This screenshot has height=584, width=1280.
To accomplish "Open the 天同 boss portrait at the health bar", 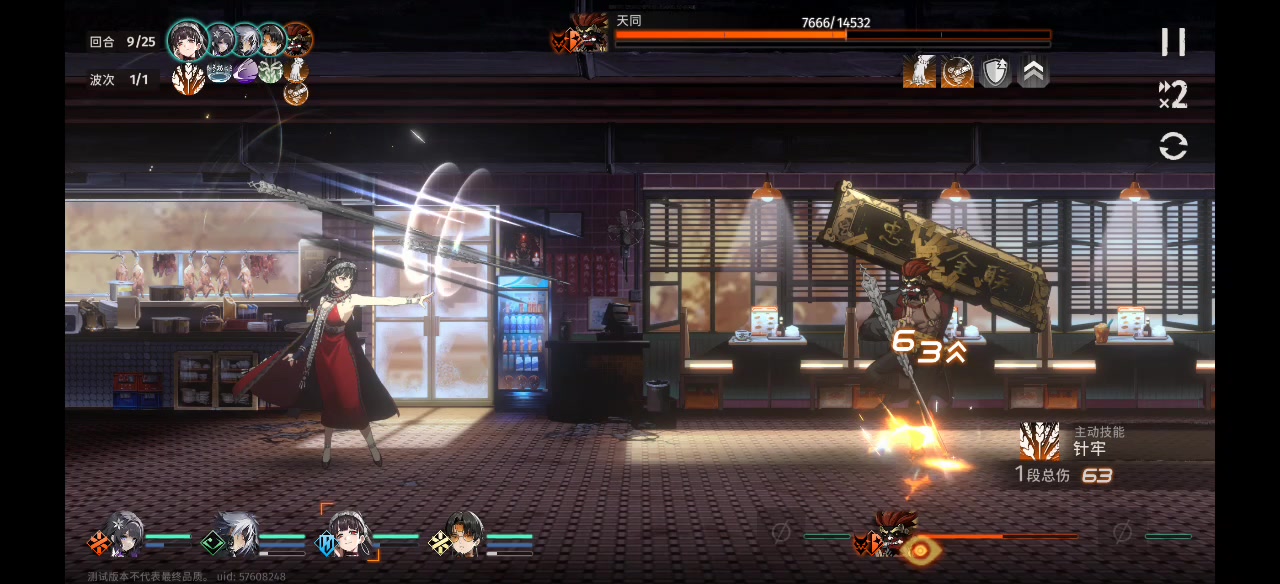I will tap(588, 34).
